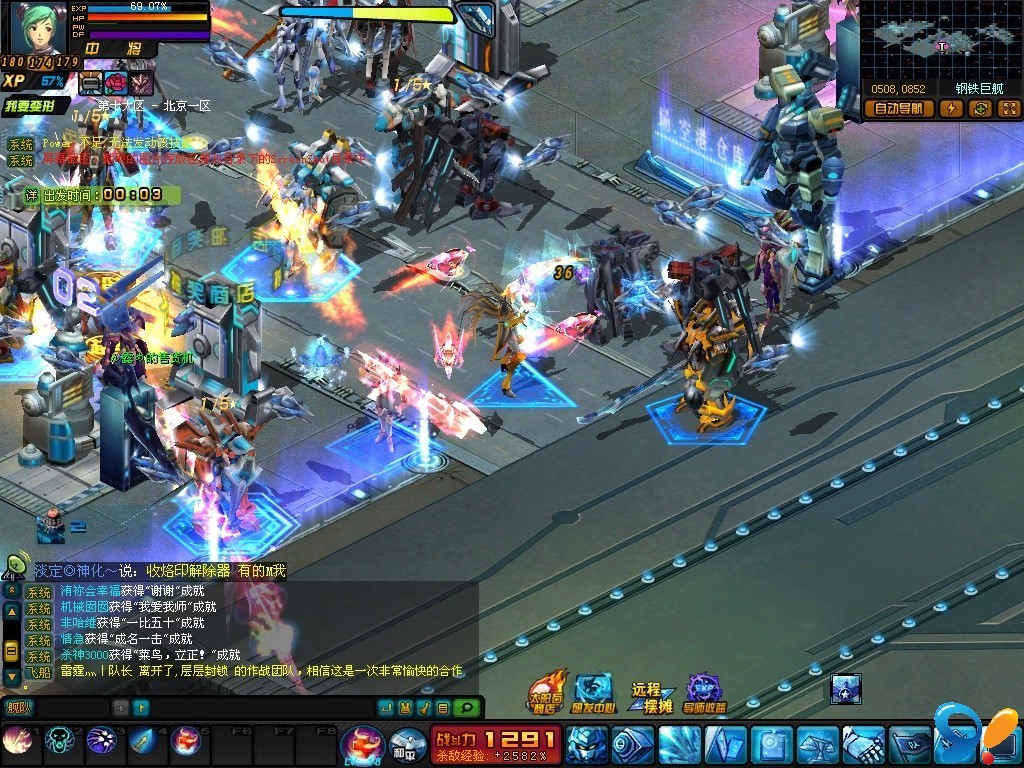The image size is (1024, 768).
Task: Open the blue robot head menu icon
Action: click(x=585, y=744)
